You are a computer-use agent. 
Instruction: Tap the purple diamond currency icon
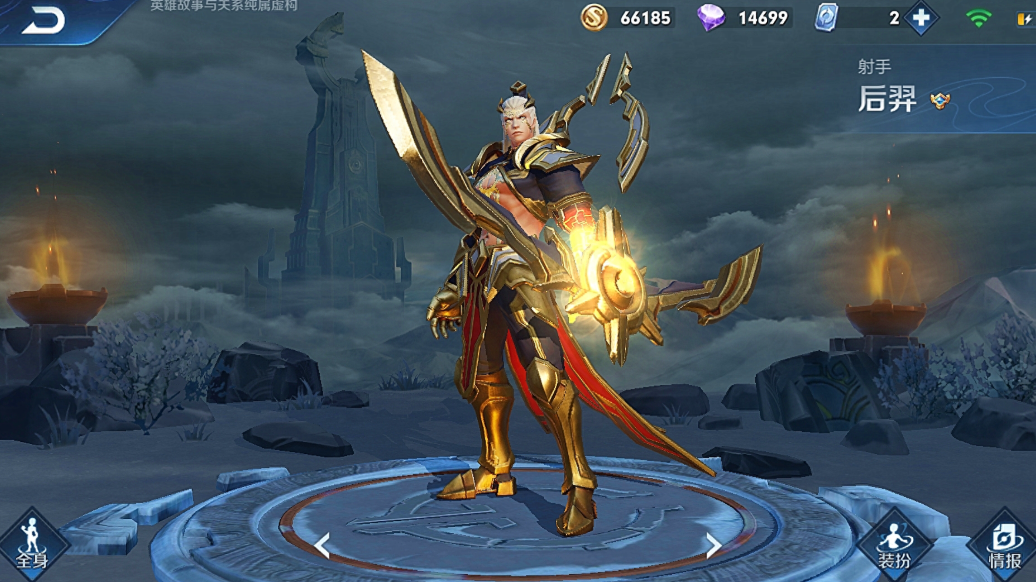tap(711, 17)
